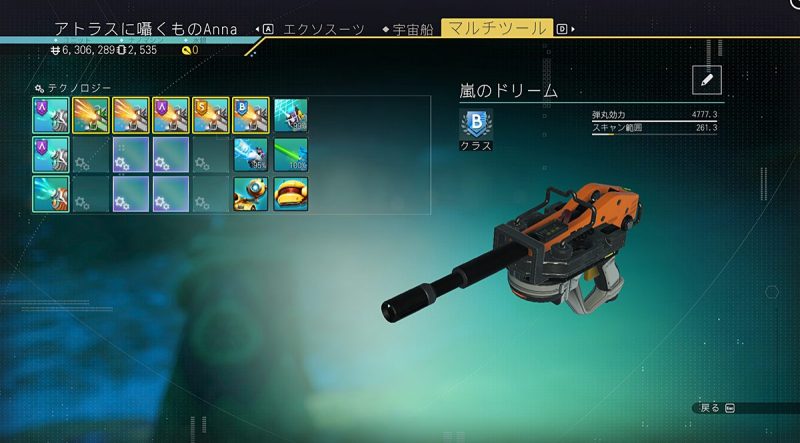Open the yellow robot visor technology slot
Image resolution: width=800 pixels, height=443 pixels.
click(x=250, y=193)
